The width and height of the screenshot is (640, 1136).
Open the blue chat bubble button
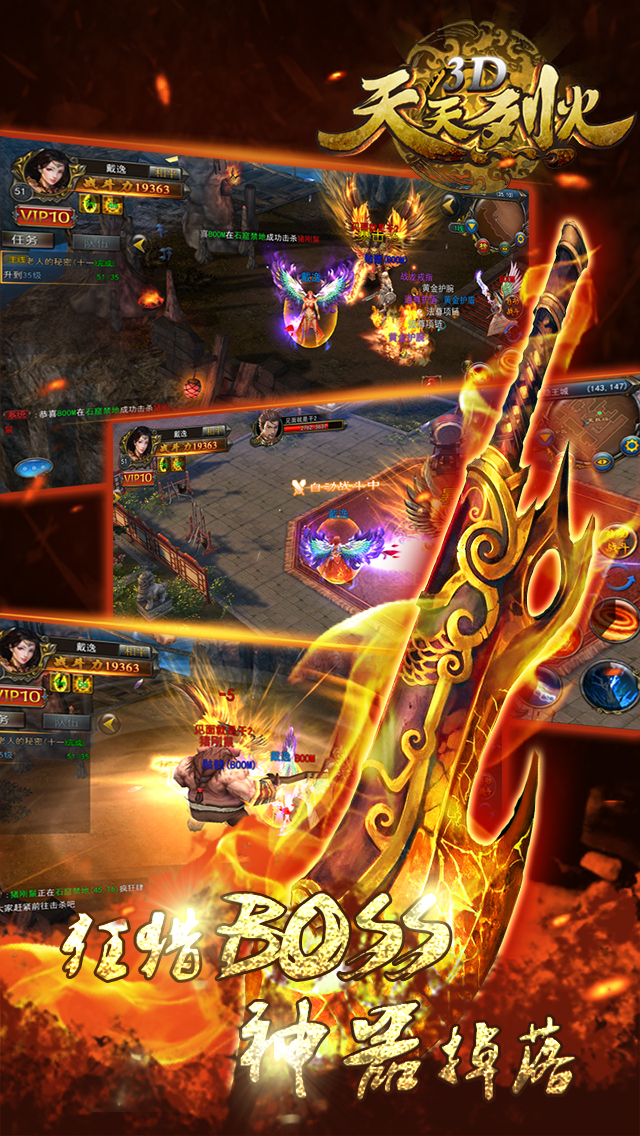[34, 466]
